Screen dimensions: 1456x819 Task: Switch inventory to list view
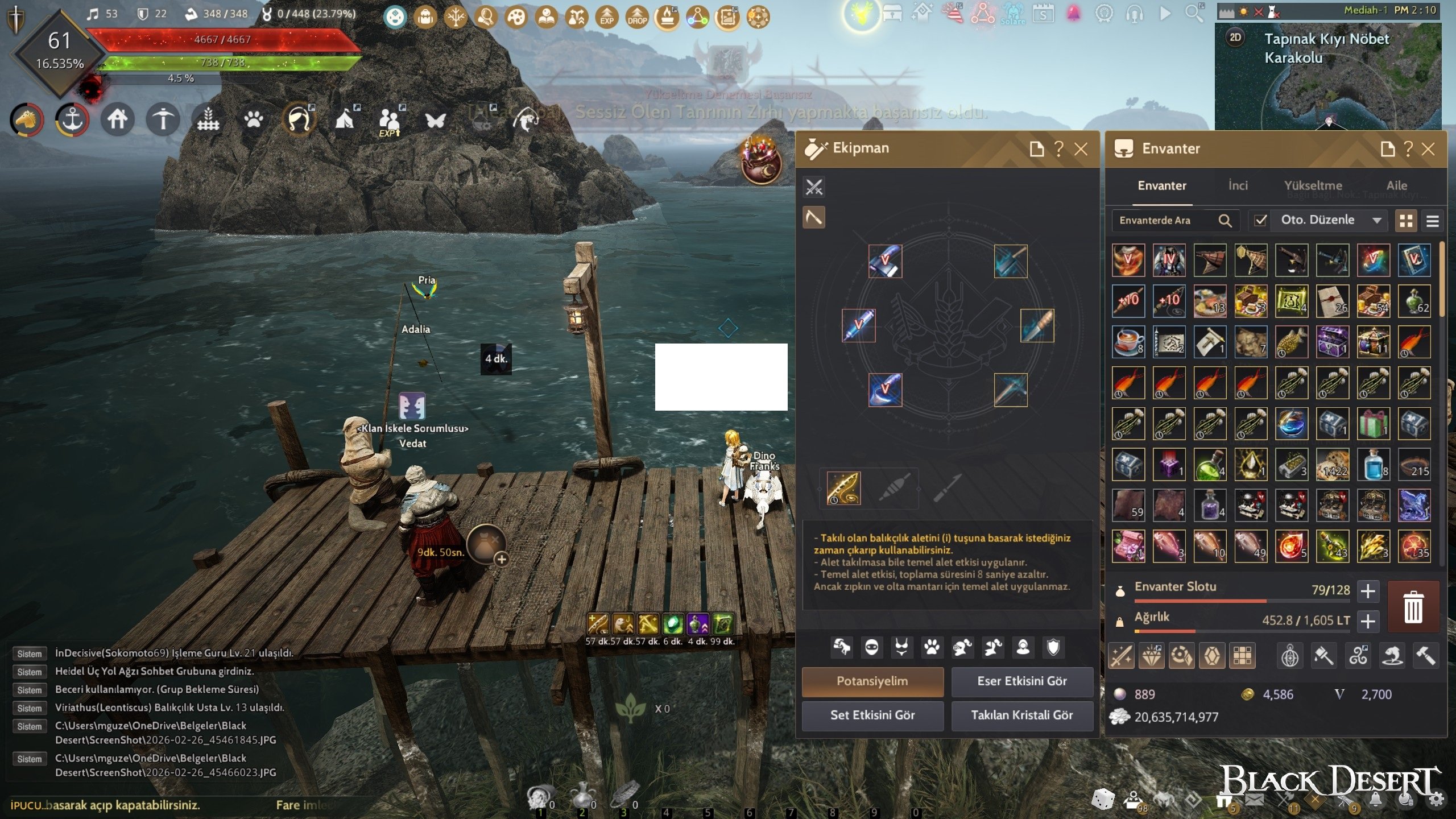[x=1432, y=221]
